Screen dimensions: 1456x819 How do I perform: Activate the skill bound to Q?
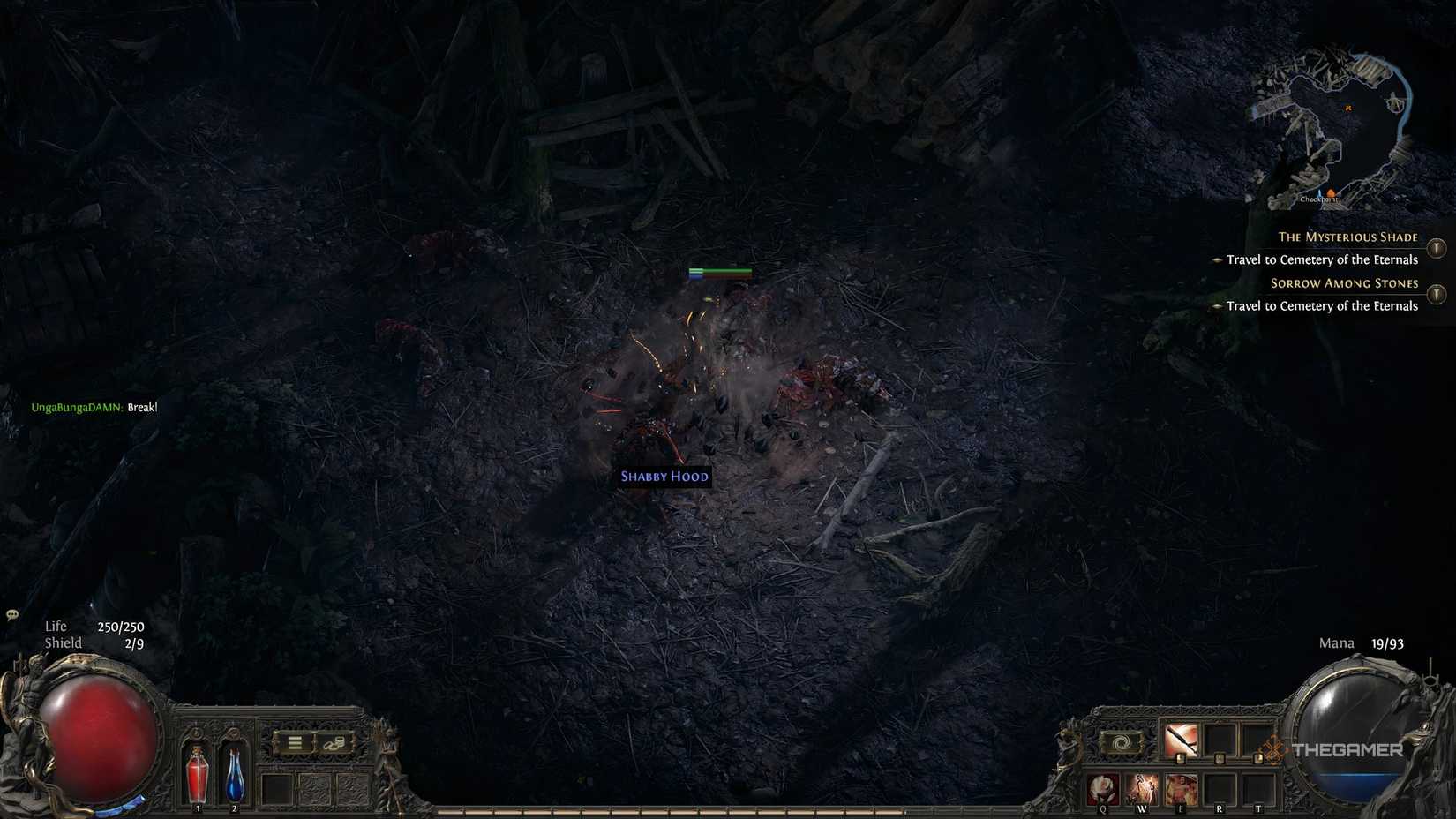point(1103,788)
